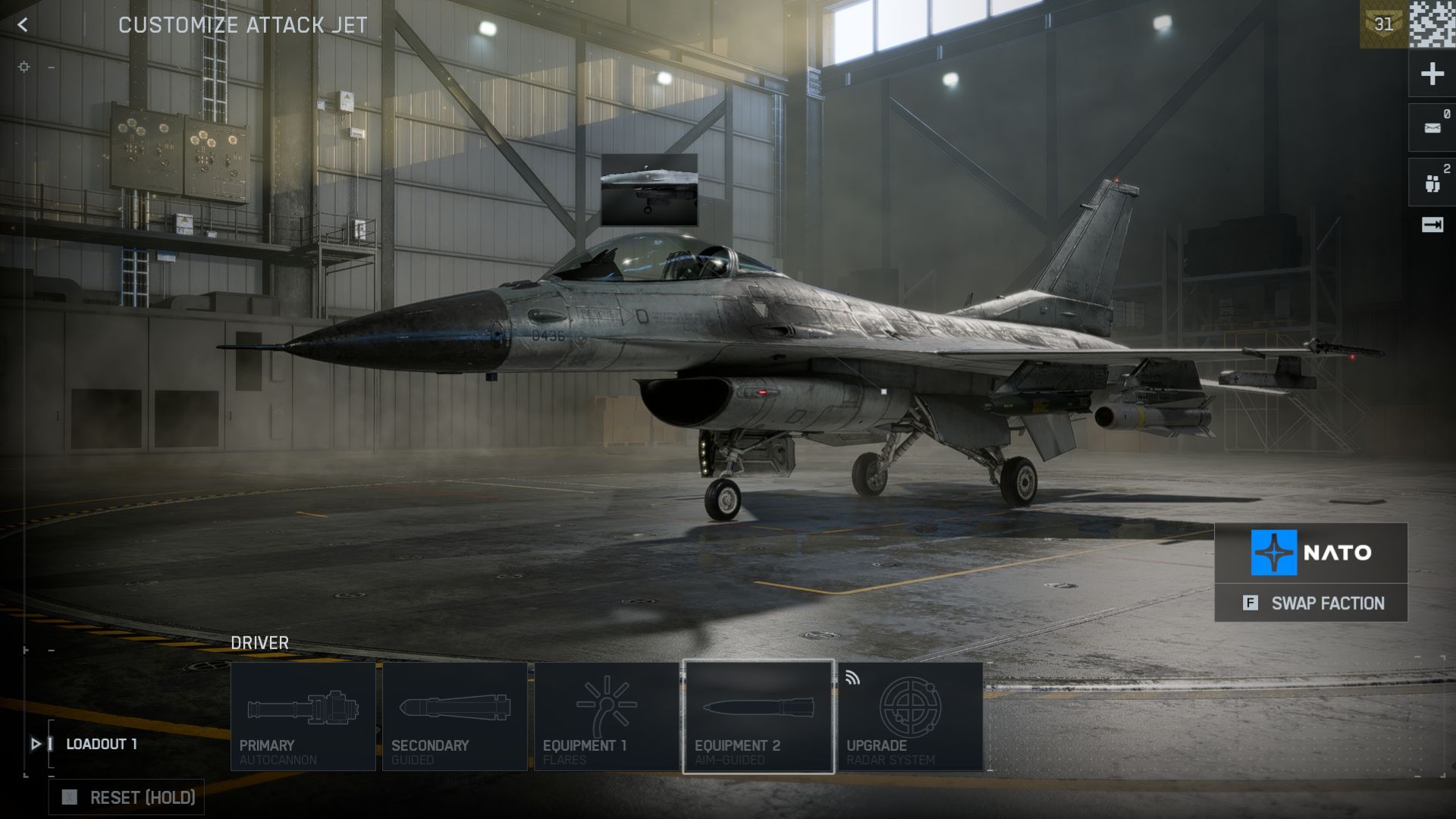Open the Secondary Guided weapon slot
The width and height of the screenshot is (1456, 819).
point(455,717)
